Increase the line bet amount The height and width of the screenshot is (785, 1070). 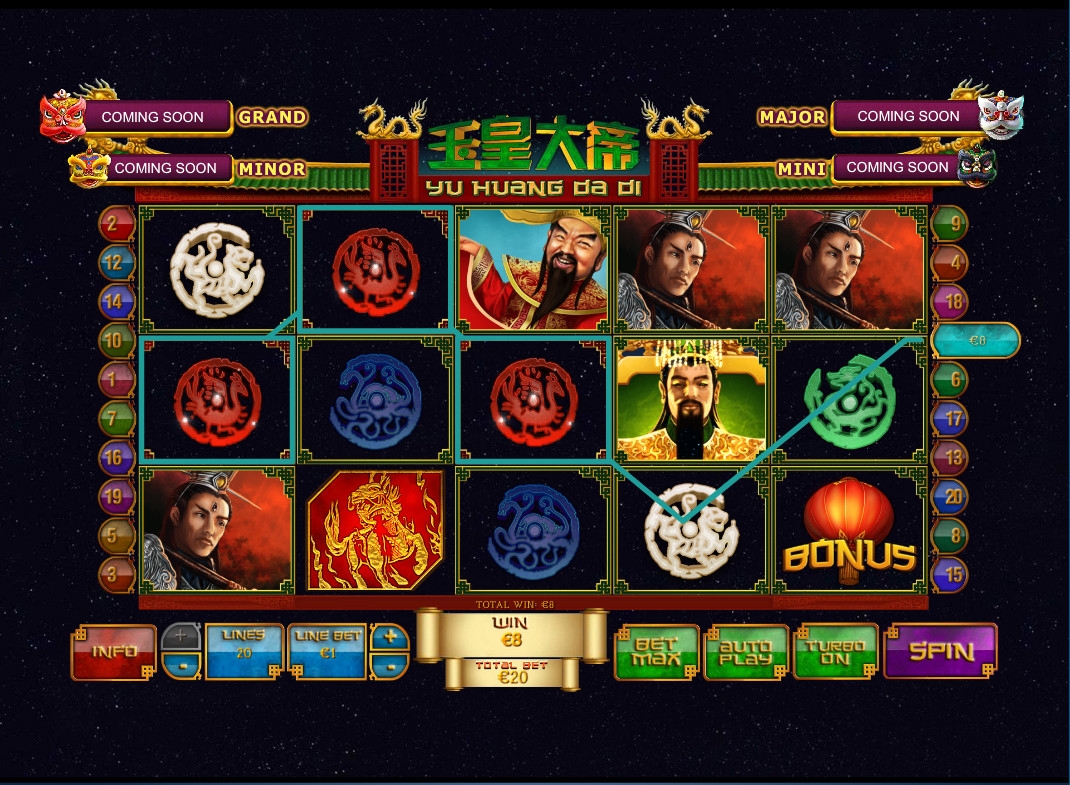point(390,638)
